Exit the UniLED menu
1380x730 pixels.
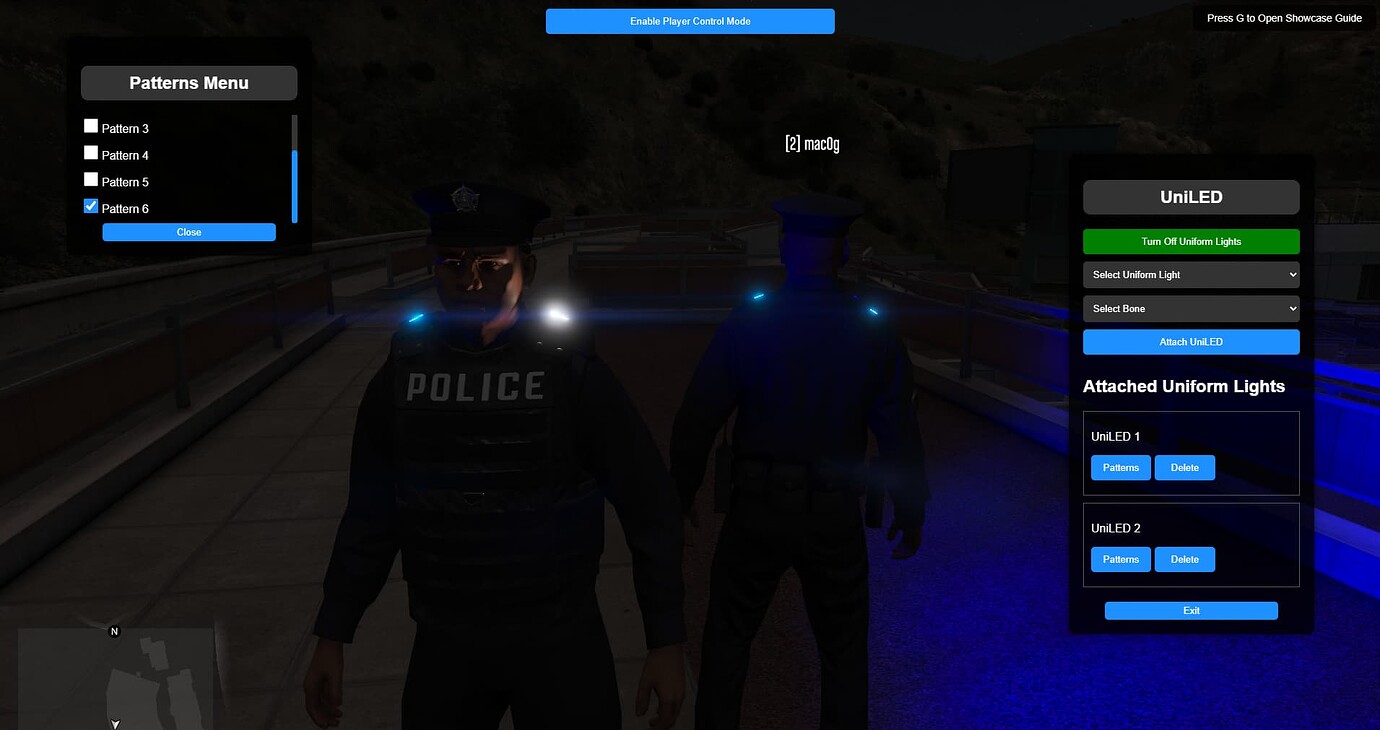[1191, 610]
